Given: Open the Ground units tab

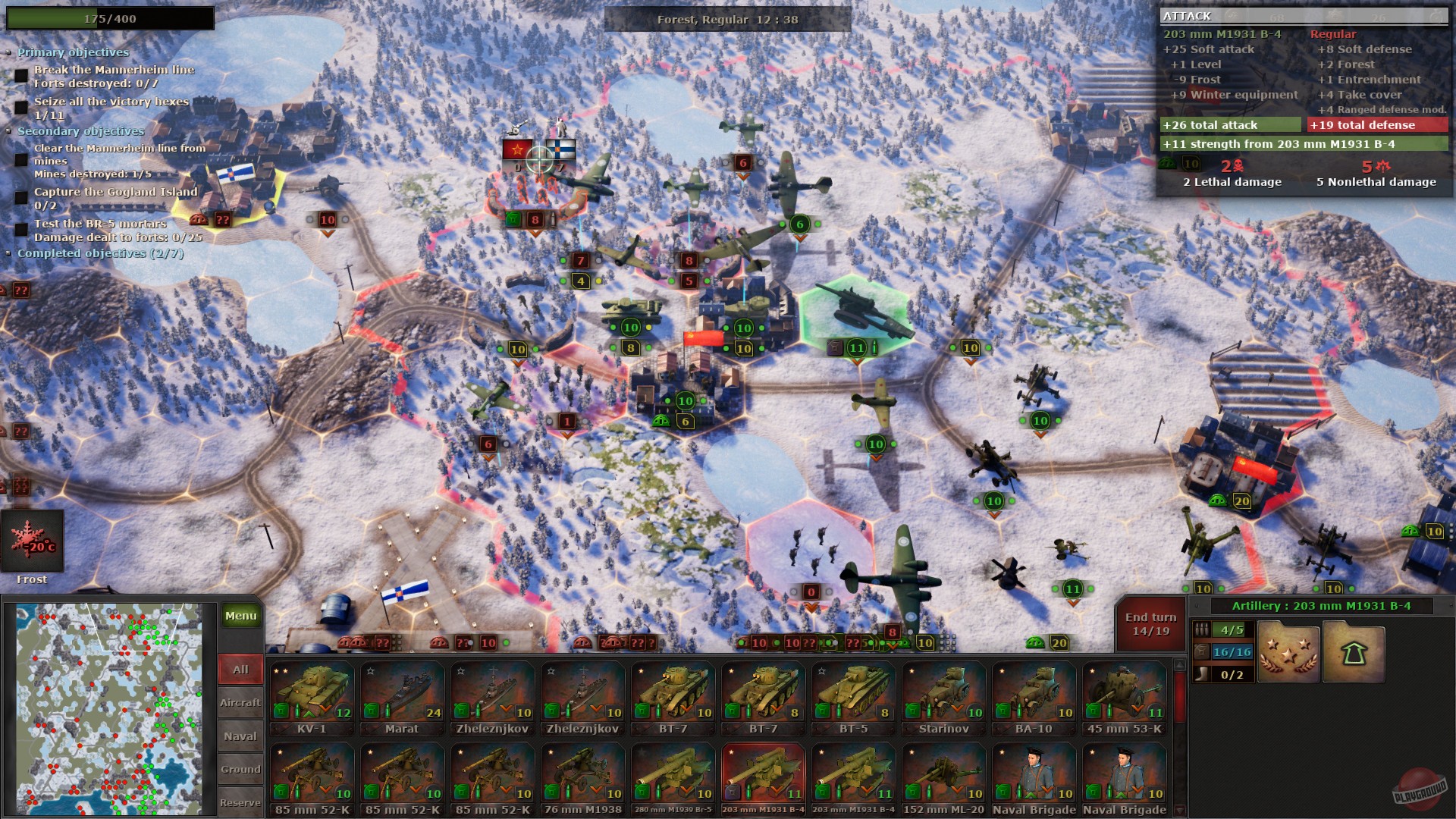Looking at the screenshot, I should tap(240, 769).
